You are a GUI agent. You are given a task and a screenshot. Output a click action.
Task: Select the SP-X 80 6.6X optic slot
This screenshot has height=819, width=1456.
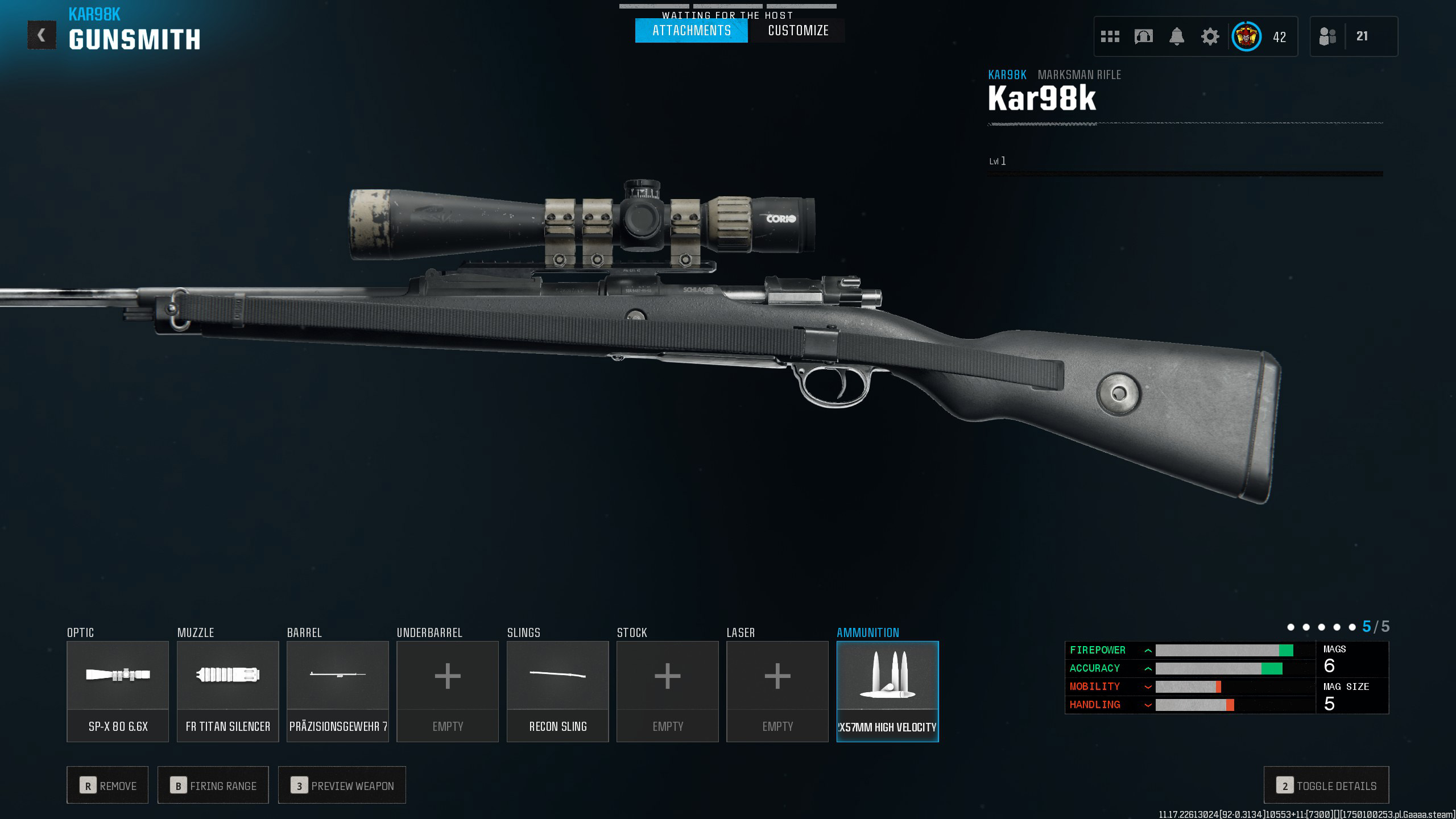click(x=118, y=691)
